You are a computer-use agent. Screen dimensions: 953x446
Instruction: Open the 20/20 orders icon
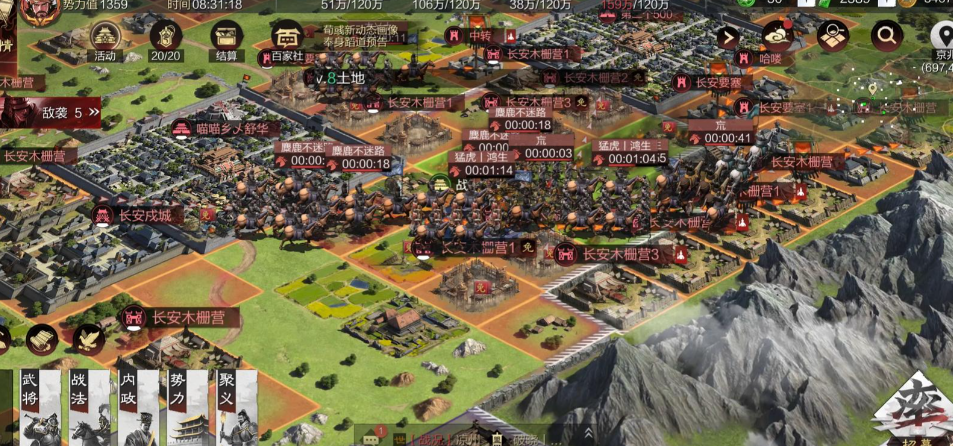click(165, 38)
